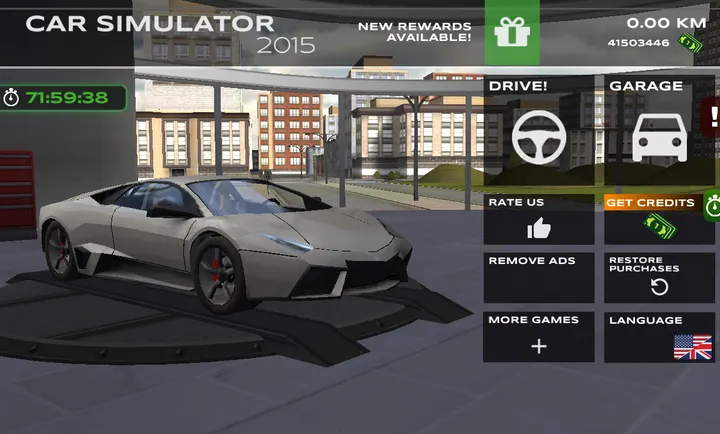Claim rewards via the green gift icon
720x434 pixels.
tap(512, 33)
